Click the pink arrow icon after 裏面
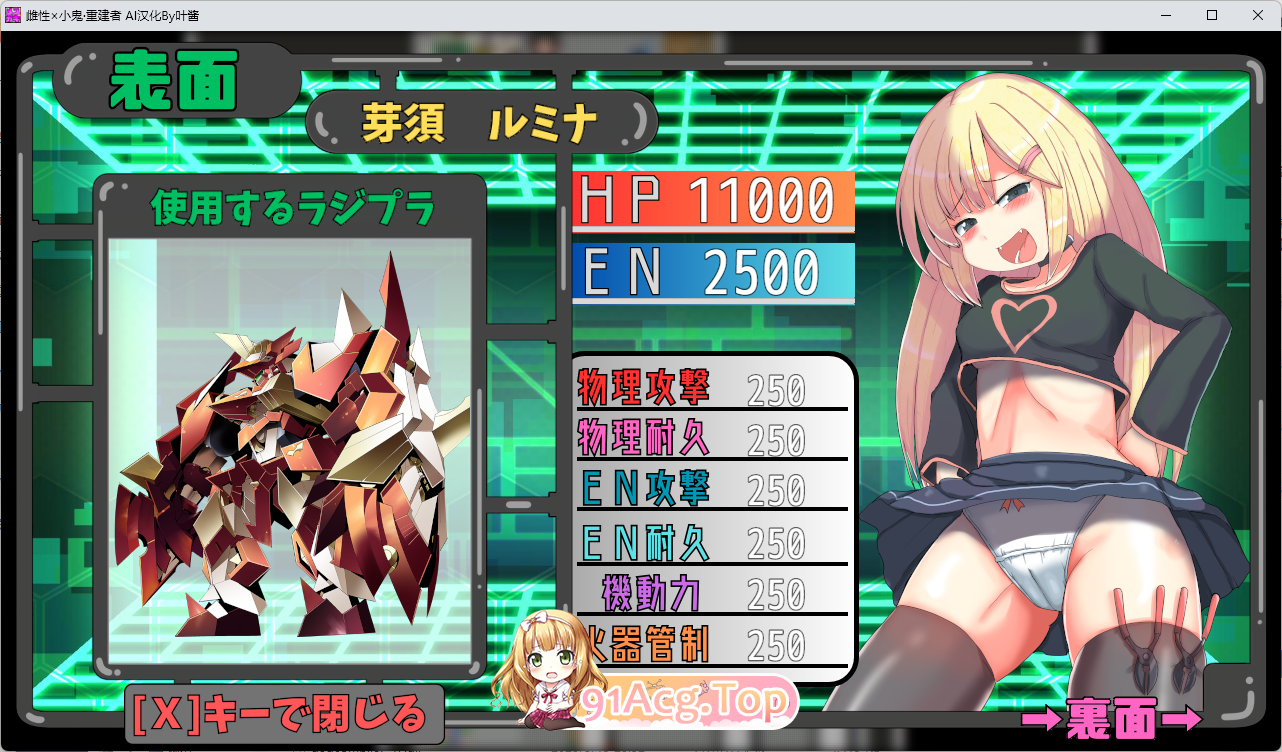The height and width of the screenshot is (752, 1282). (x=1183, y=718)
